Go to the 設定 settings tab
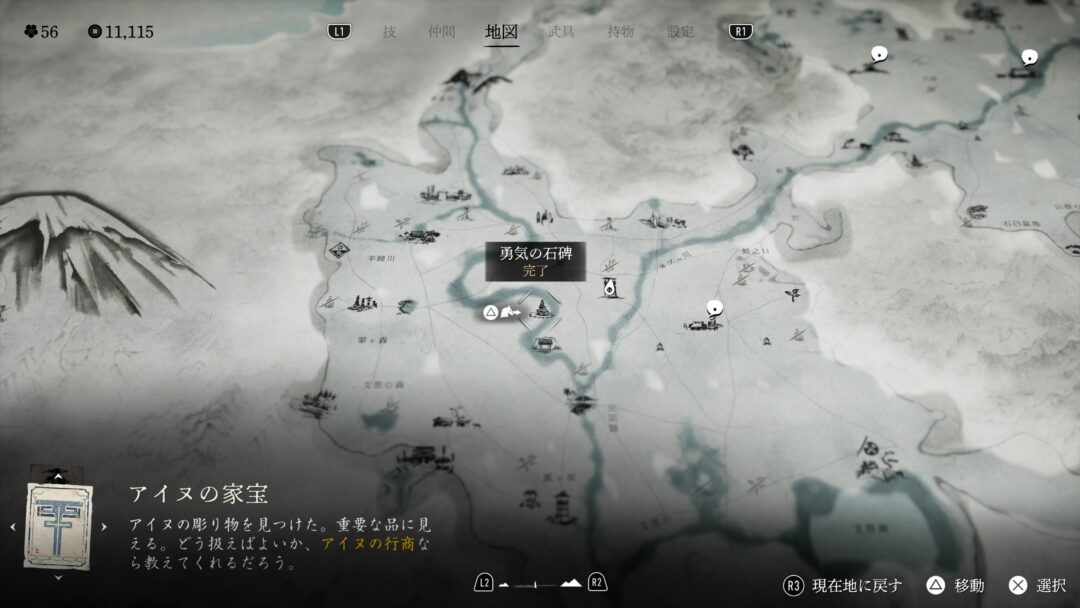 [682, 31]
